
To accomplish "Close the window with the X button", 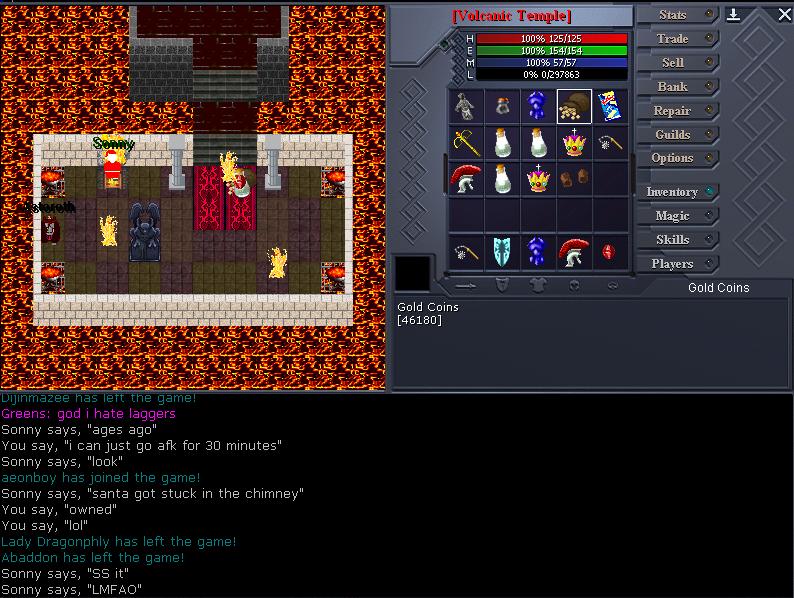I will 783,14.
